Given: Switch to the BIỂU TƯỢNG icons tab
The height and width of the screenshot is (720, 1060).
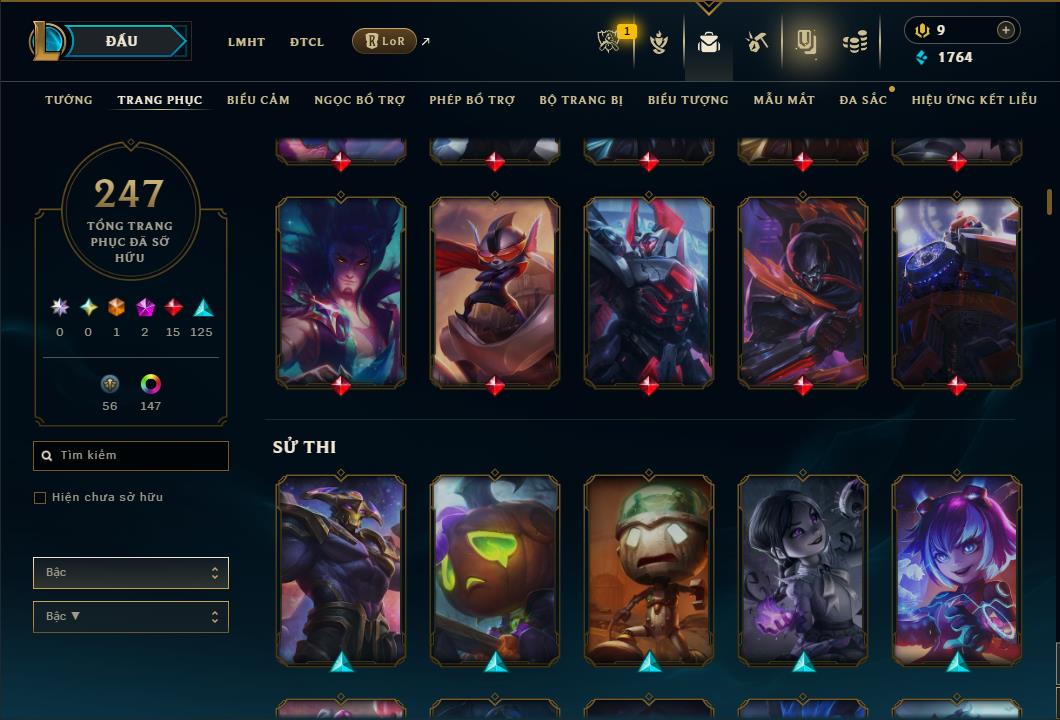Looking at the screenshot, I should click(688, 100).
